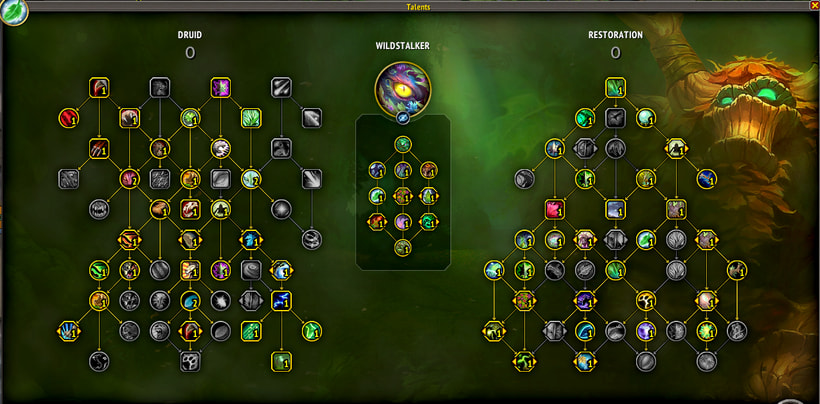The height and width of the screenshot is (404, 820).
Task: Select the red round talent in Druid tree
Action: coord(68,119)
